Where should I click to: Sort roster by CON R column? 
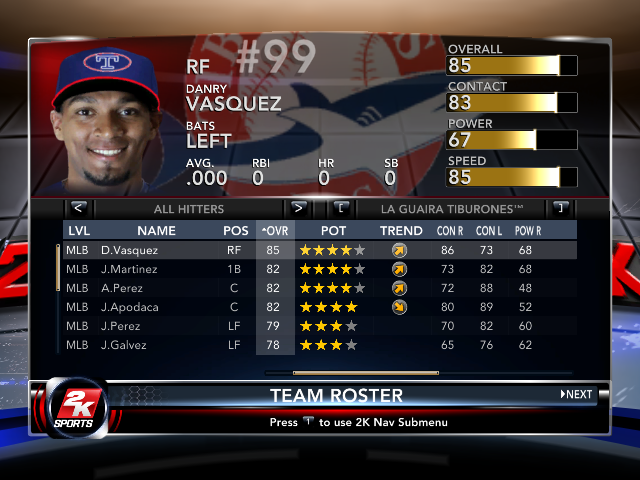coord(447,231)
